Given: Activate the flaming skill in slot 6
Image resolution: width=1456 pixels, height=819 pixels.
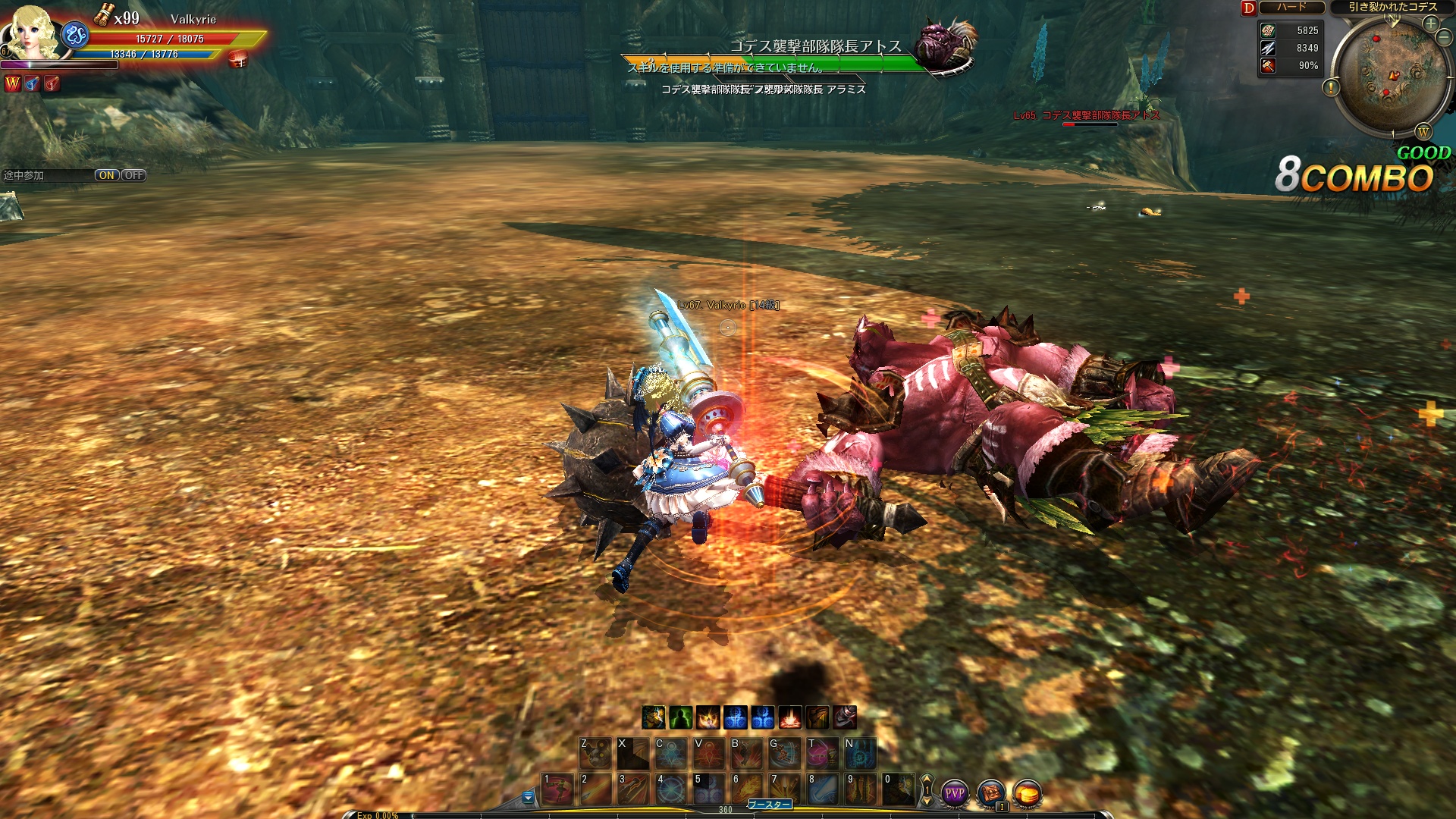Looking at the screenshot, I should pos(747,789).
